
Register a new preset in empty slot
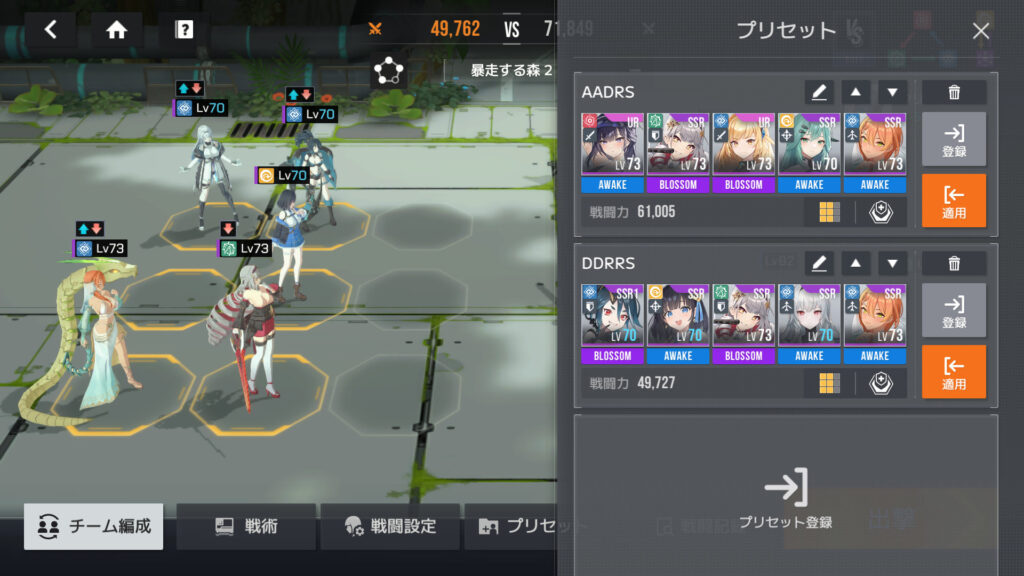[786, 499]
